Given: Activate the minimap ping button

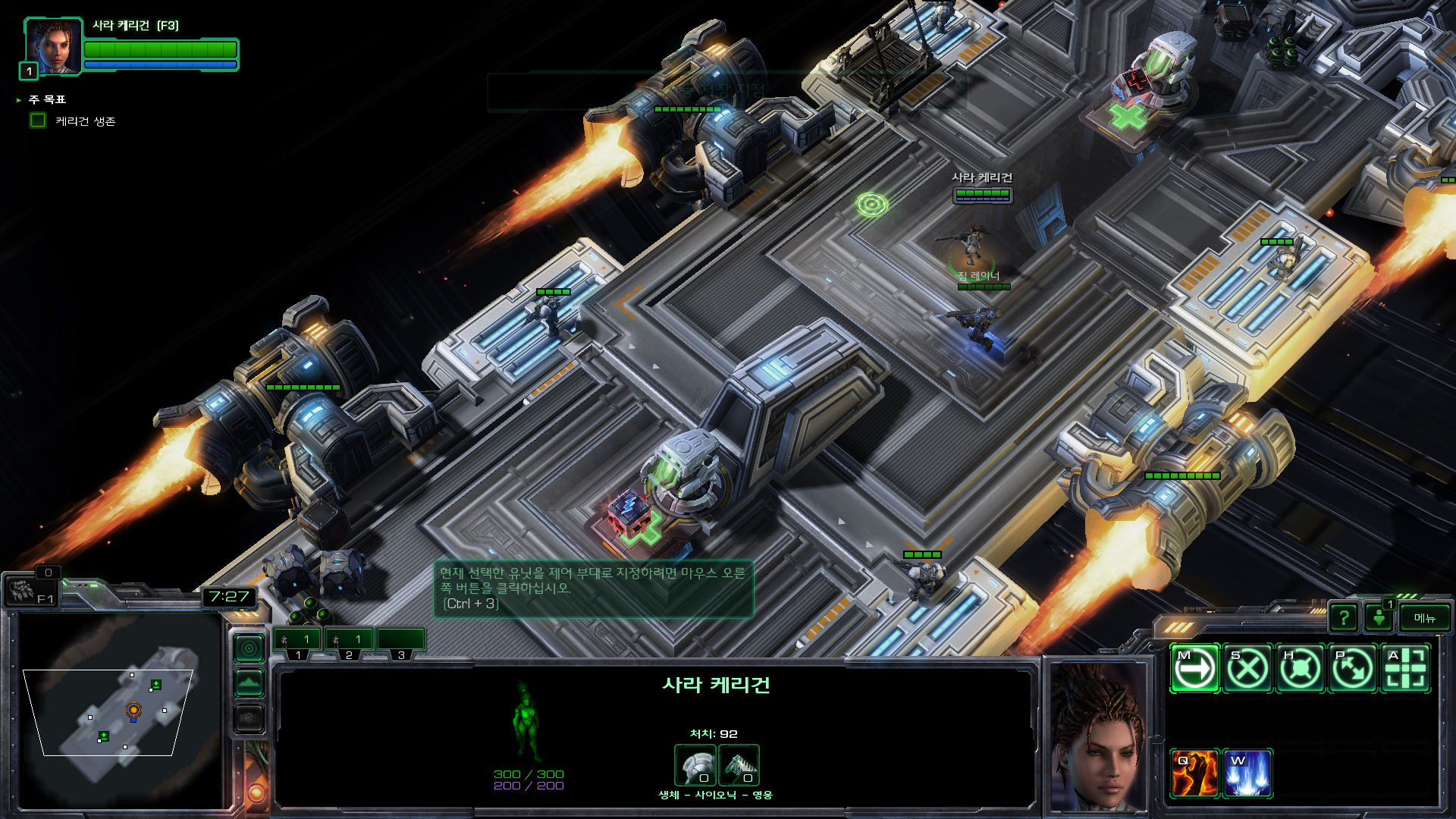Looking at the screenshot, I should (x=249, y=648).
